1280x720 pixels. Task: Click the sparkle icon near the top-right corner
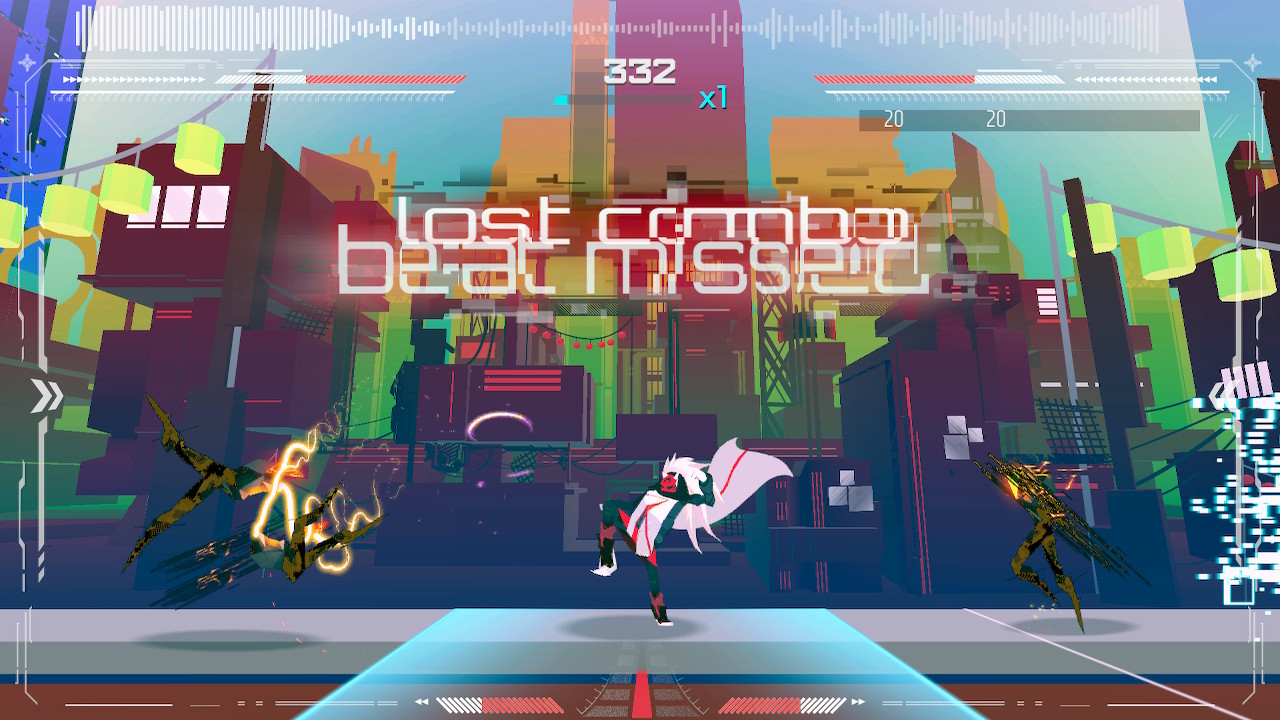click(x=1252, y=62)
